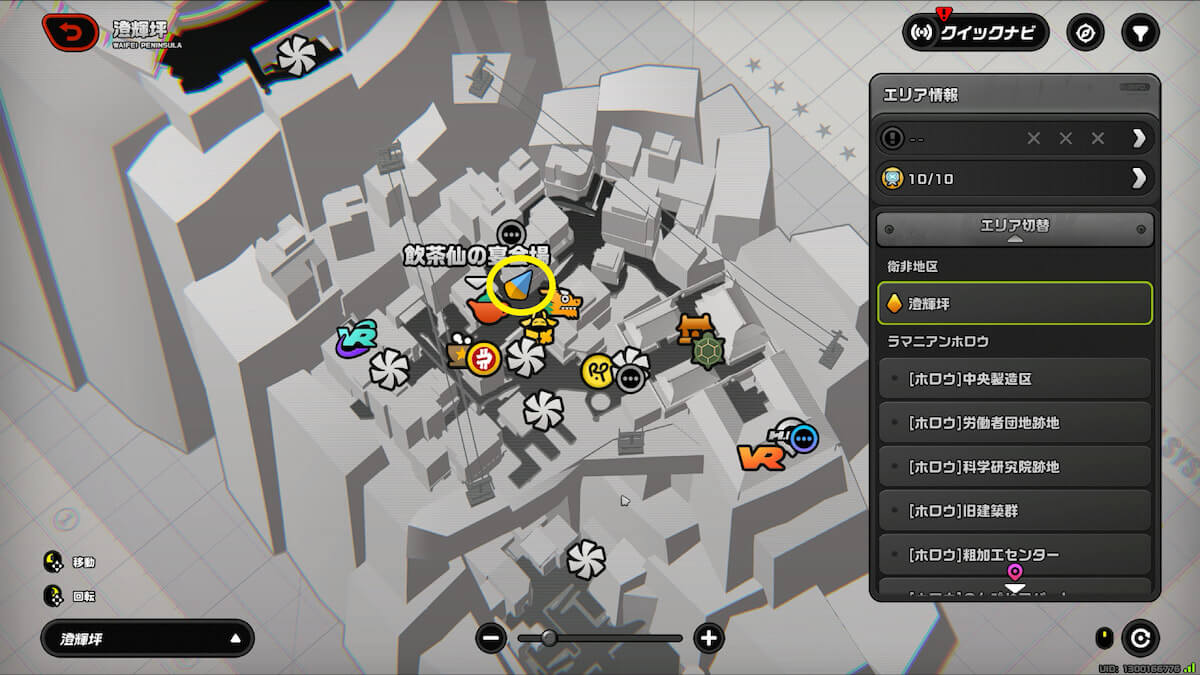
Task: Open the map filter funnel button
Action: pos(1139,33)
